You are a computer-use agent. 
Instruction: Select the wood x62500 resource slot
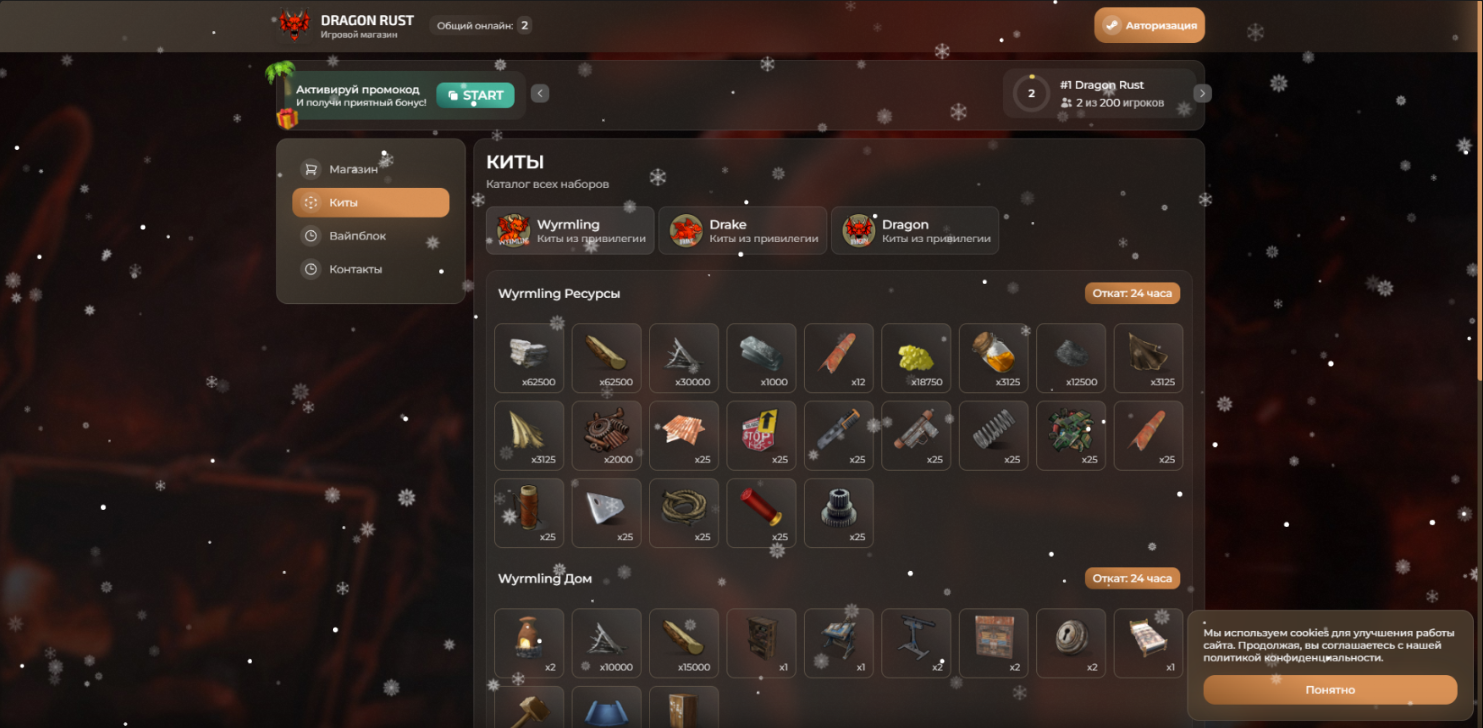[x=607, y=358]
